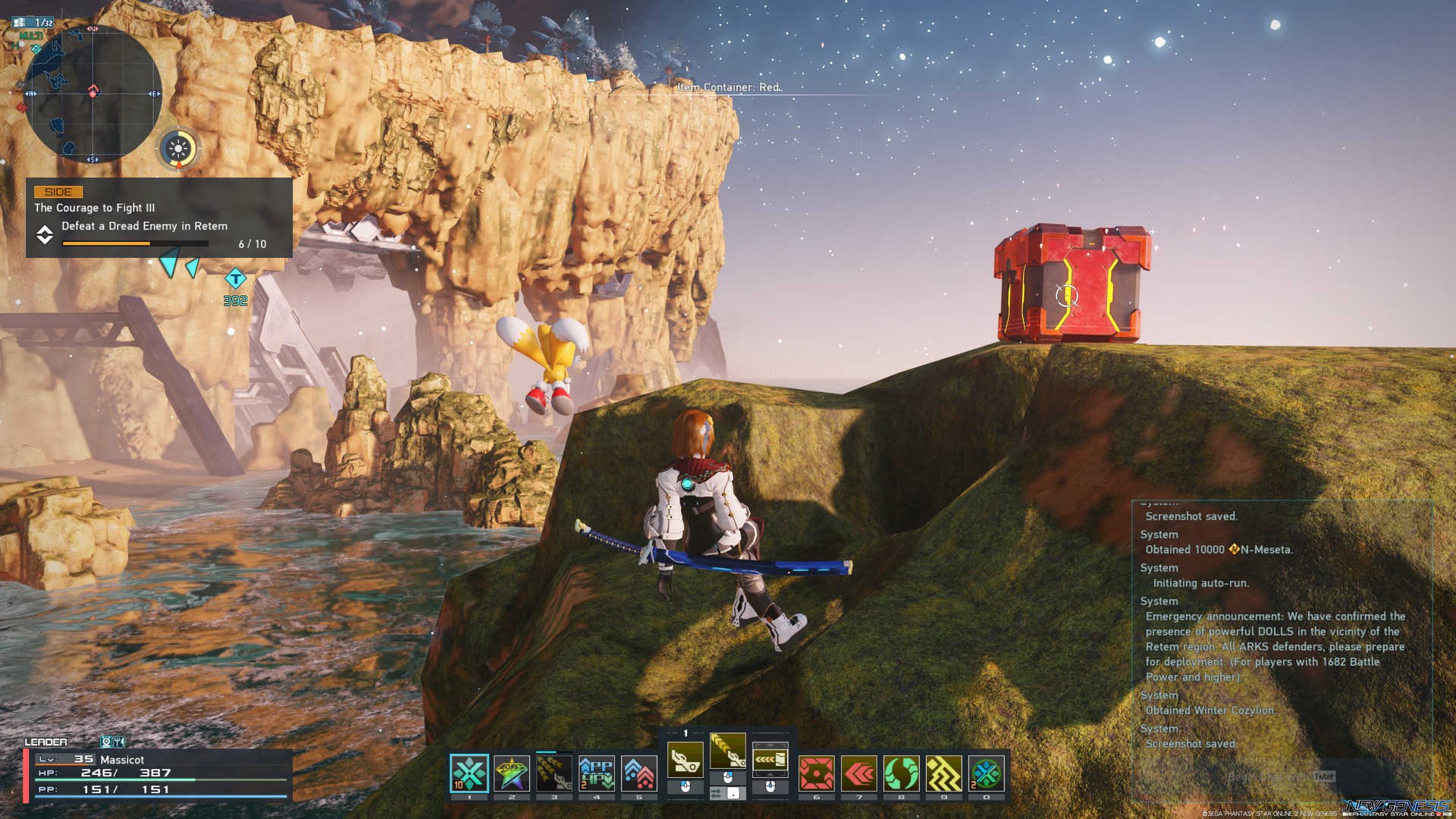Click the sun day-night cycle dial
This screenshot has width=1456, height=819.
pos(179,149)
